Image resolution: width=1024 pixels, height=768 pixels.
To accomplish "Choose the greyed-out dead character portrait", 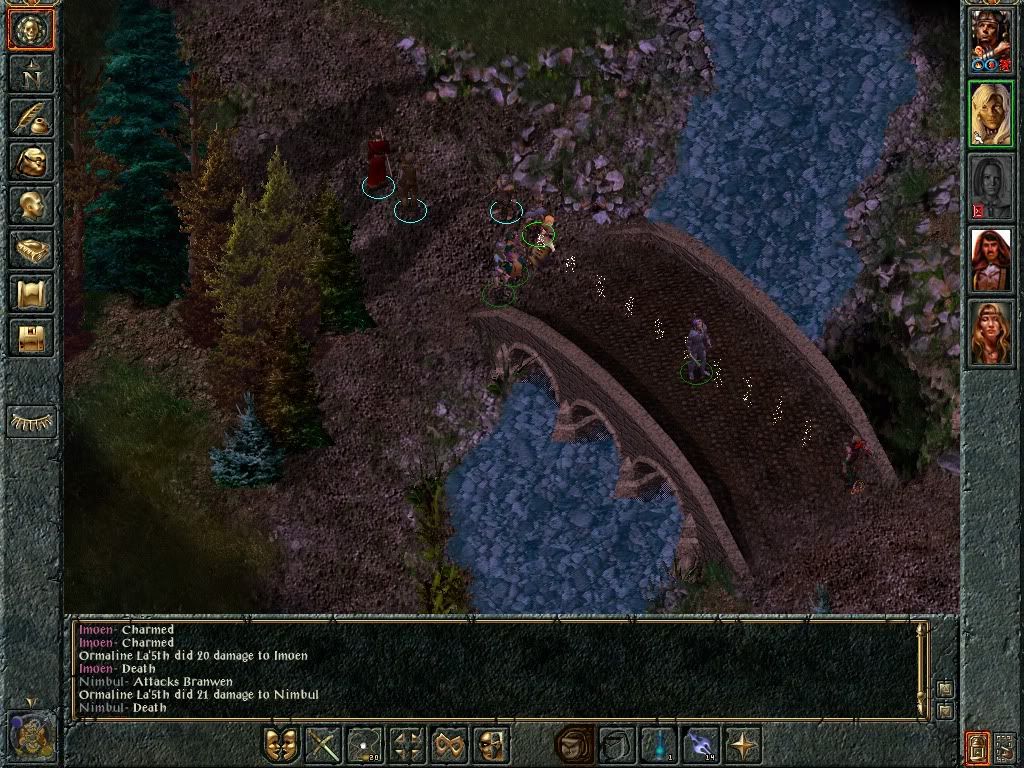I will click(991, 187).
